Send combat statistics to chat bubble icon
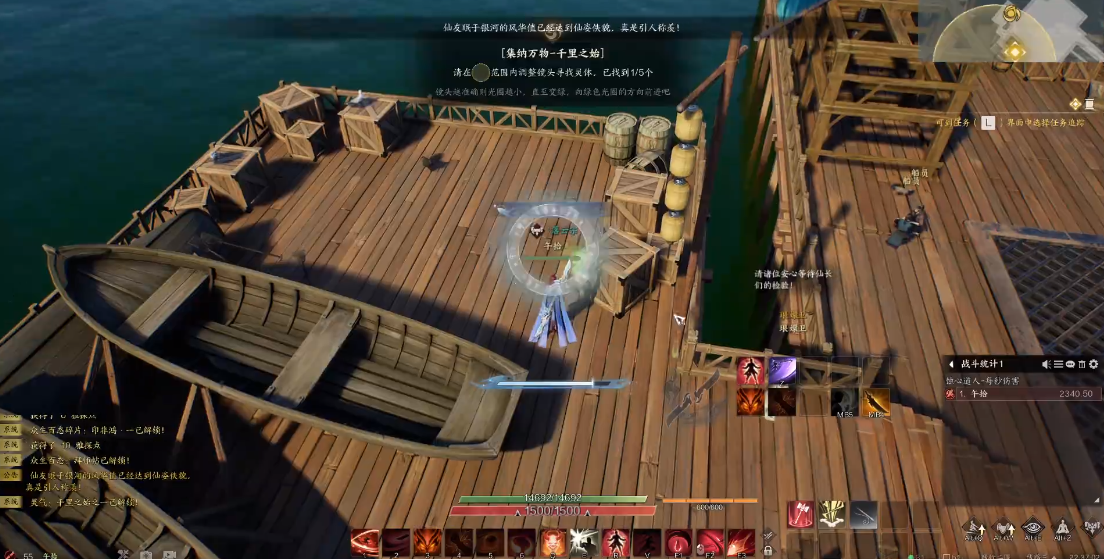This screenshot has height=559, width=1104. tap(1070, 364)
